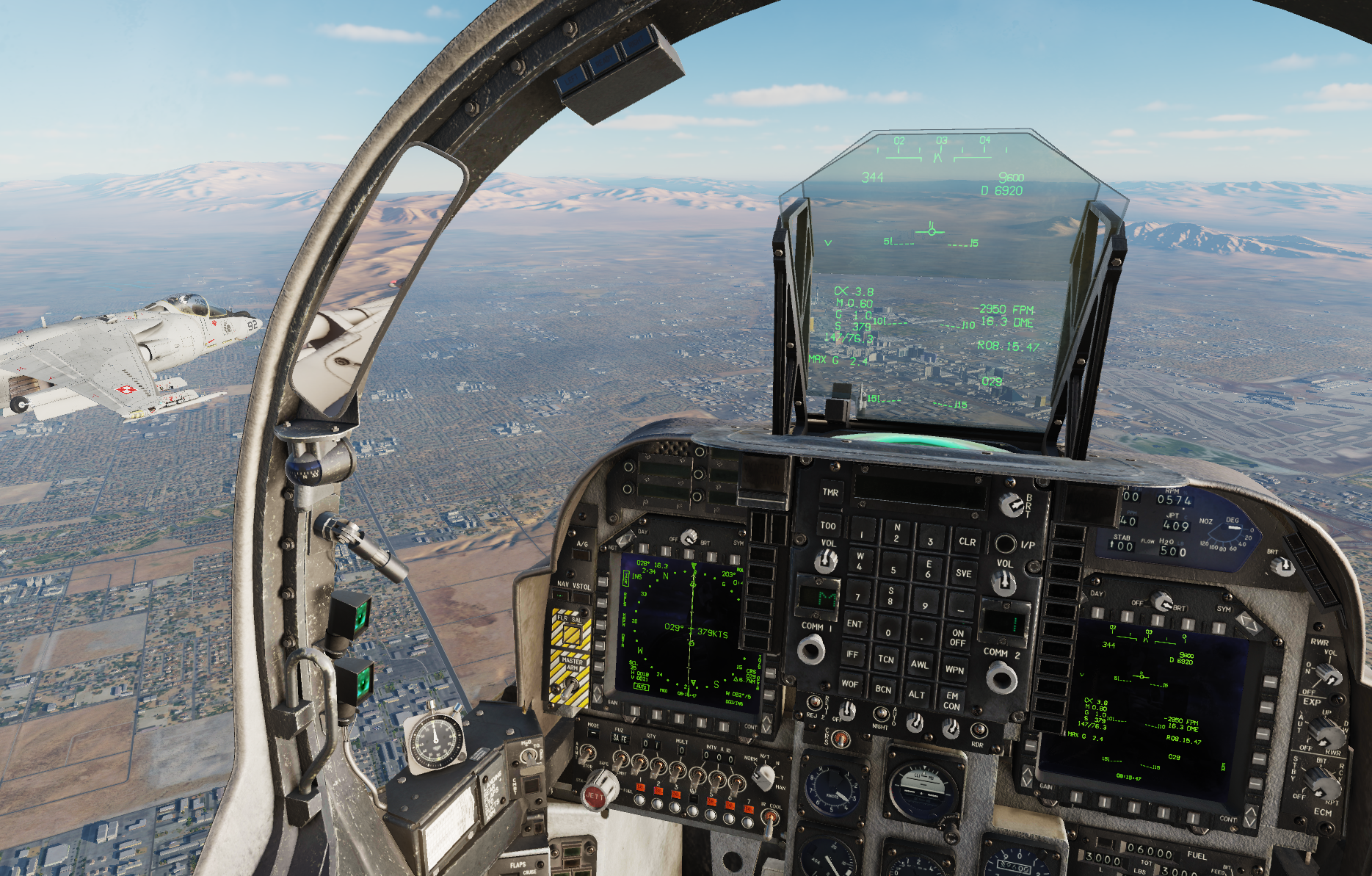
Task: Select the TCN function button
Action: pos(886,659)
